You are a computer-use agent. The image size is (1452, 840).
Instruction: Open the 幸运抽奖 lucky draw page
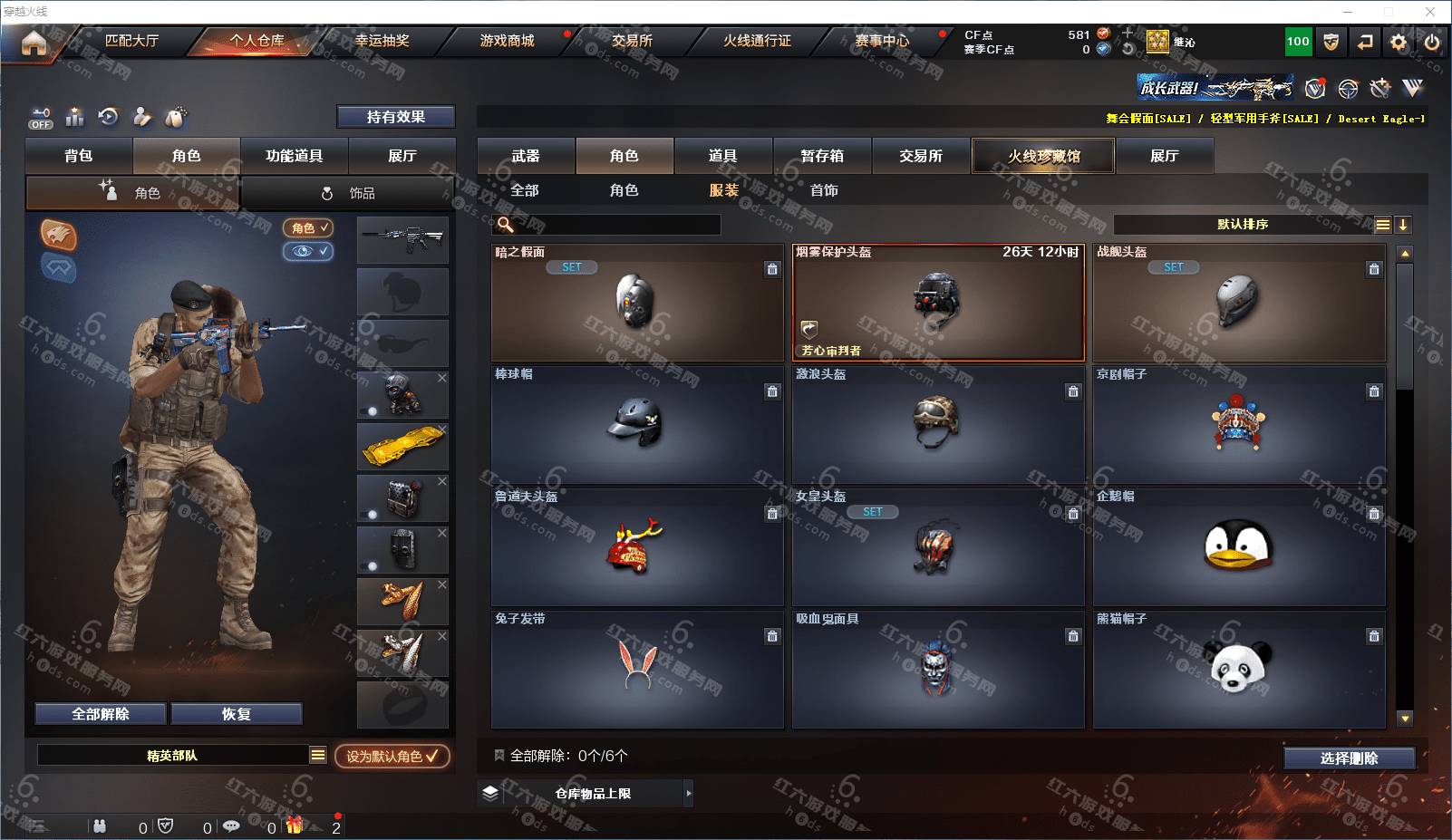pyautogui.click(x=382, y=41)
